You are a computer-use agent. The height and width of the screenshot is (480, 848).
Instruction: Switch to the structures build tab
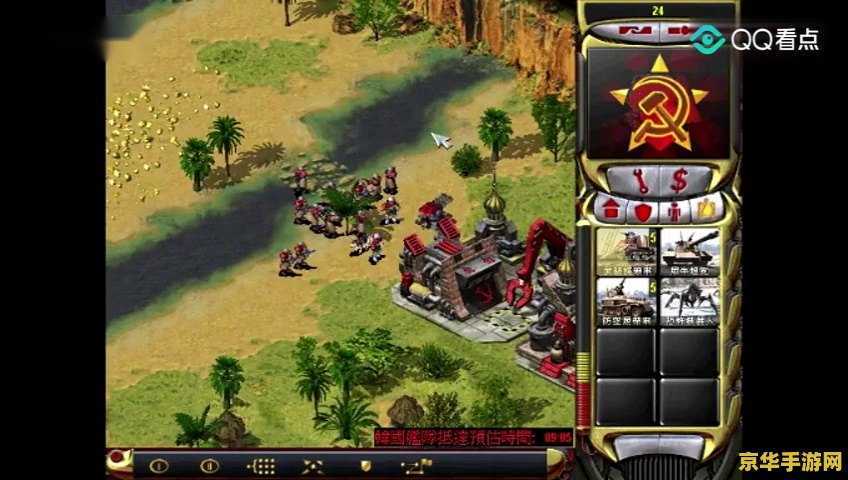coord(610,211)
